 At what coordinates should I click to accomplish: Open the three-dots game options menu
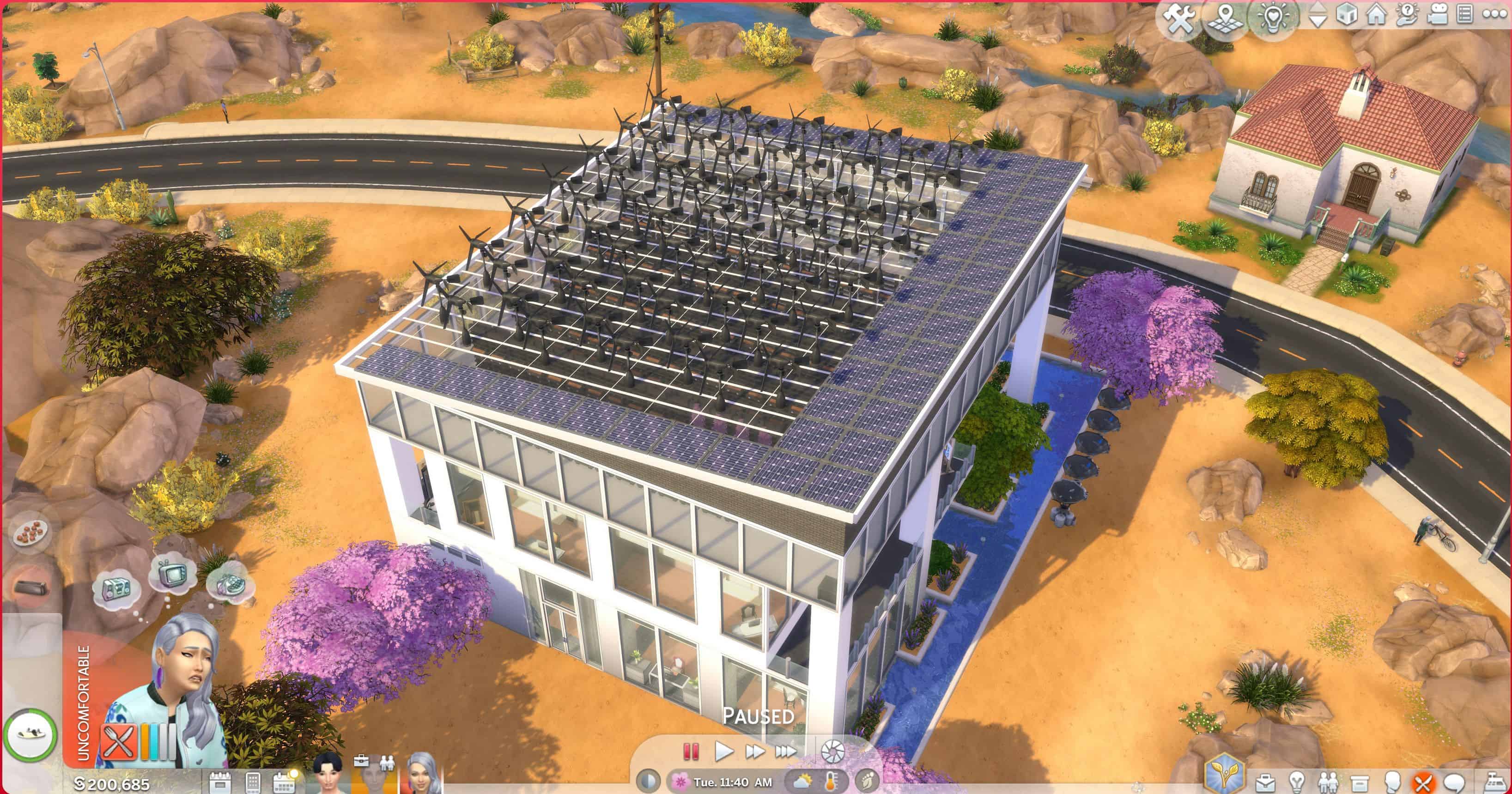tap(1495, 15)
